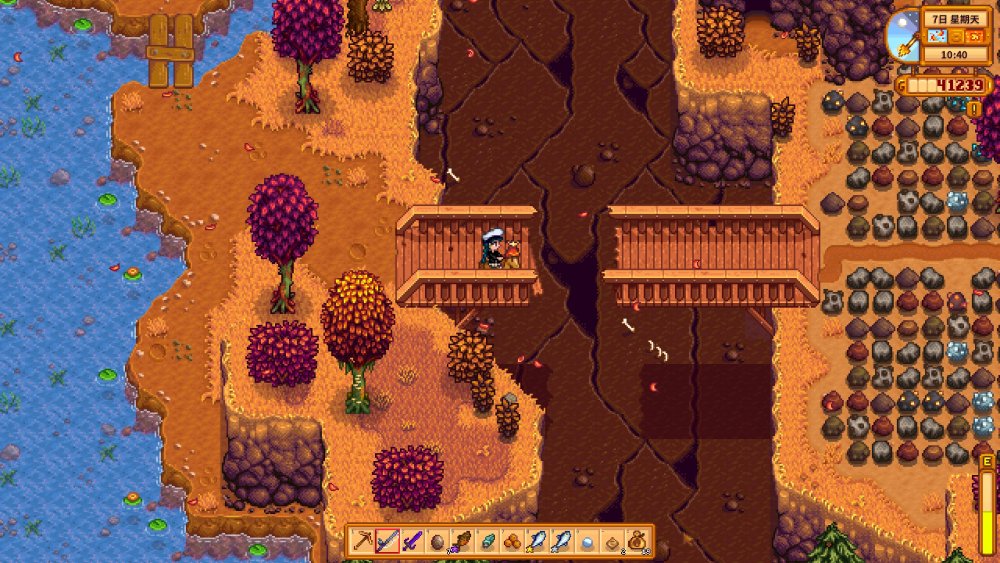Select the red-highlighted blue sword slot
Image resolution: width=1000 pixels, height=563 pixels.
coord(387,541)
